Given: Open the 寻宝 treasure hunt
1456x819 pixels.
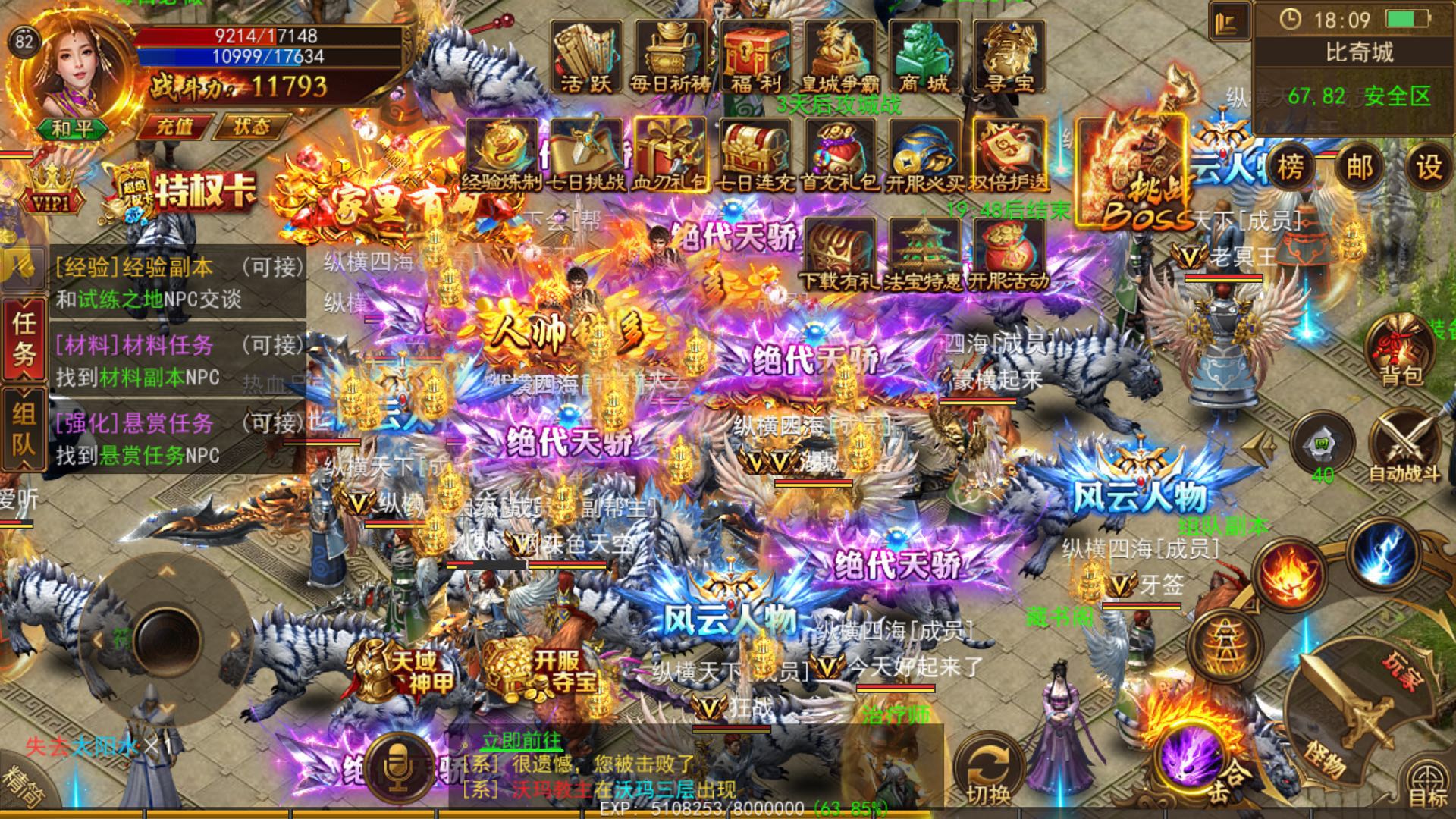Looking at the screenshot, I should pos(1009,58).
